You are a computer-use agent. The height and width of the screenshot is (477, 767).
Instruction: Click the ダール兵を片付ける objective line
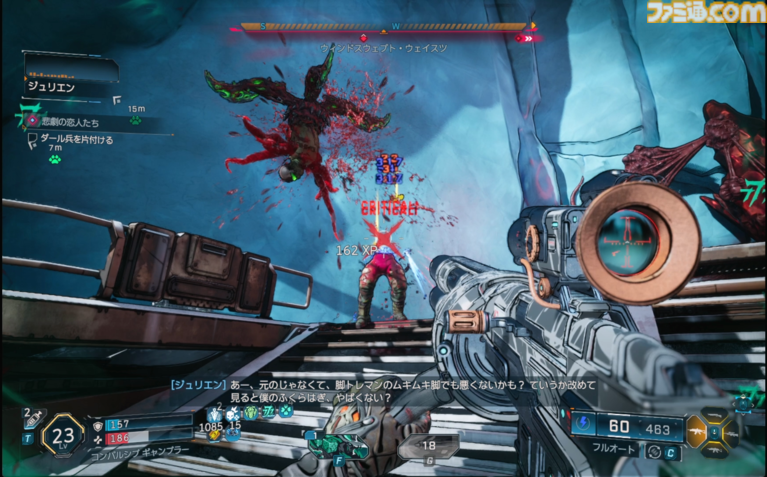click(x=76, y=140)
